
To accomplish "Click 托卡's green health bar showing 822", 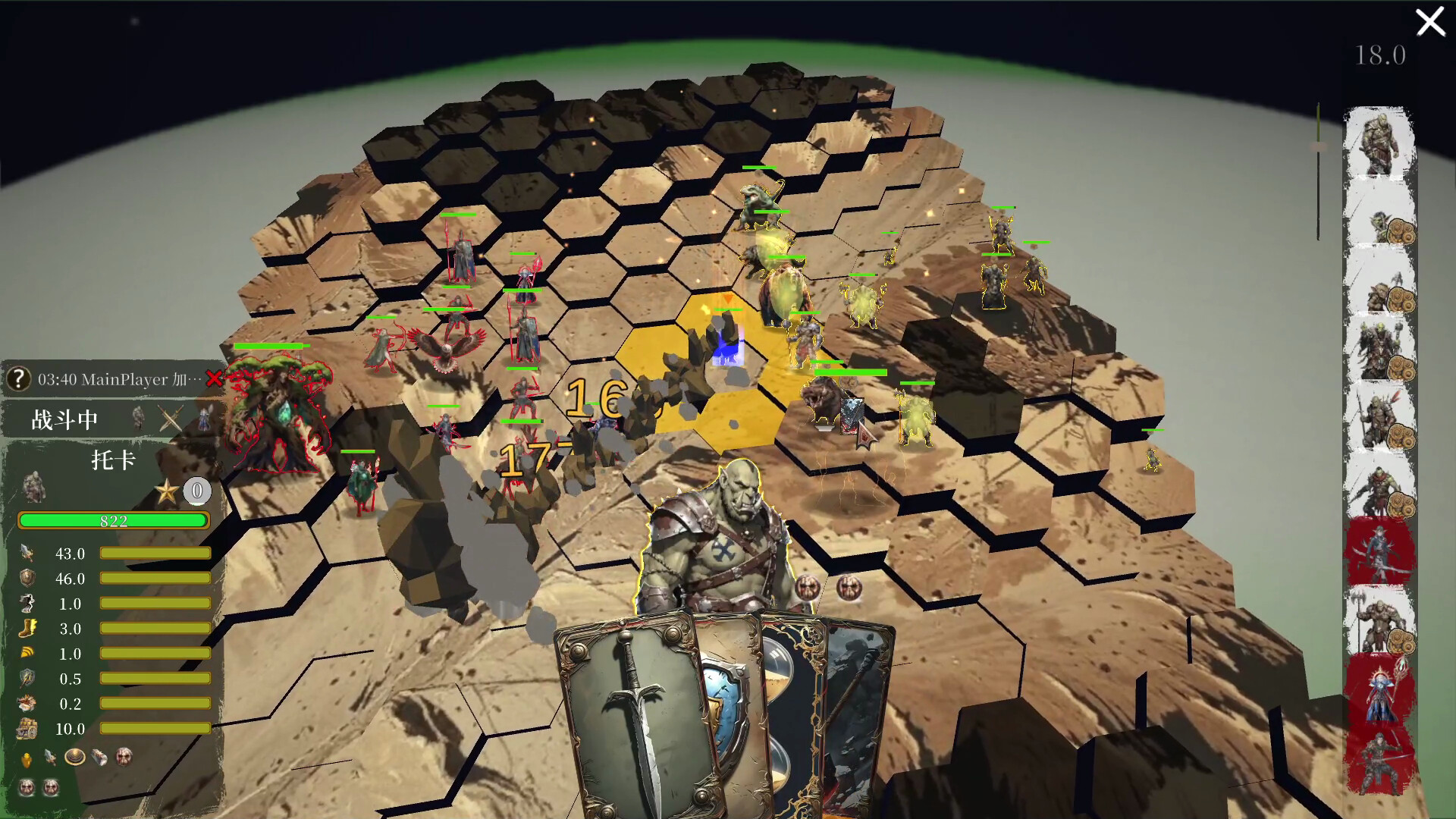I will [114, 520].
